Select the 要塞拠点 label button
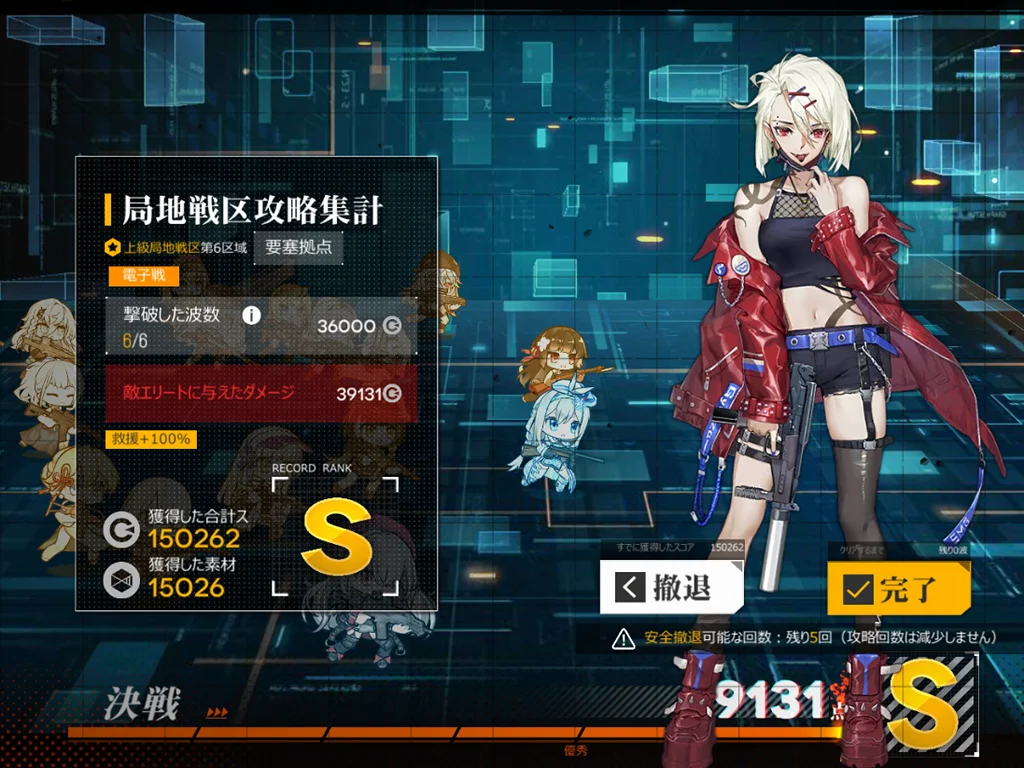The image size is (1024, 768). pyautogui.click(x=298, y=247)
